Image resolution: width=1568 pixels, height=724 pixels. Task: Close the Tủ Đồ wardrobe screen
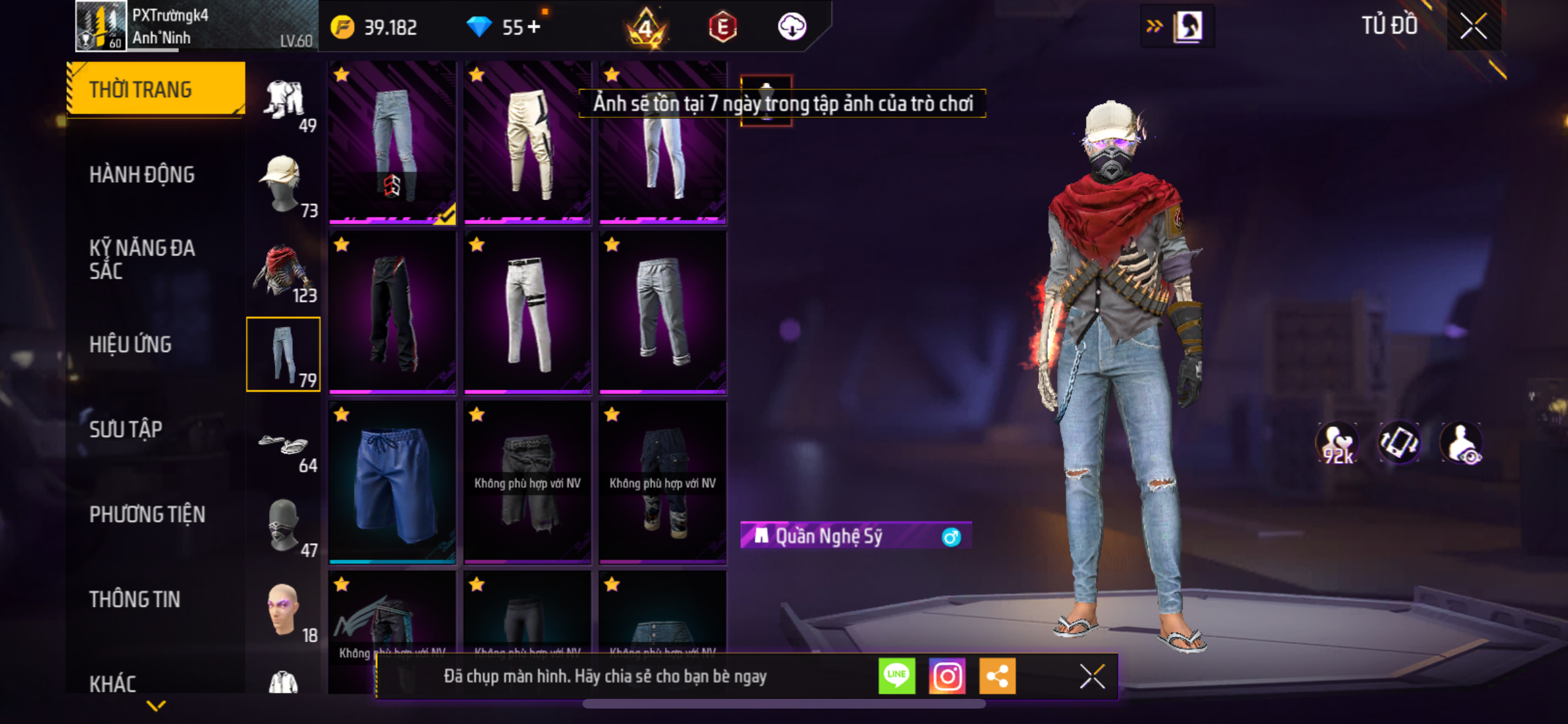tap(1473, 26)
